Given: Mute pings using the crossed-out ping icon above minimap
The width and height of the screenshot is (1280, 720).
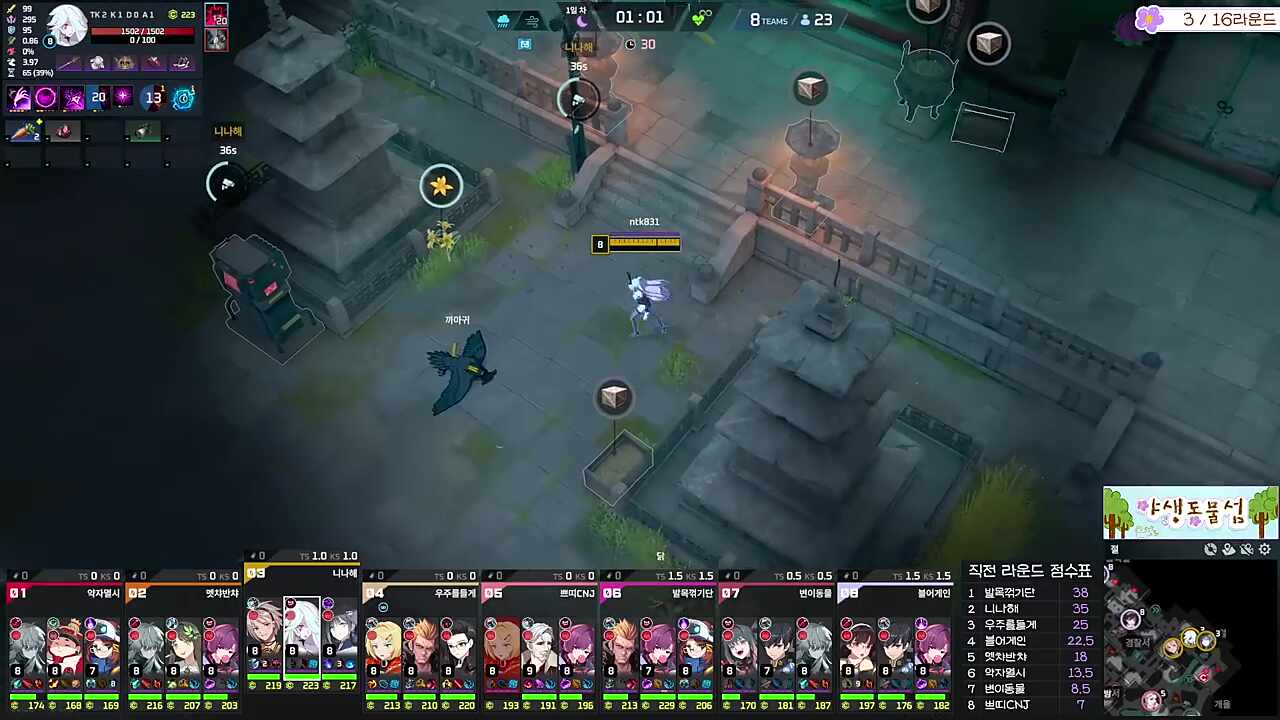Looking at the screenshot, I should click(1246, 549).
